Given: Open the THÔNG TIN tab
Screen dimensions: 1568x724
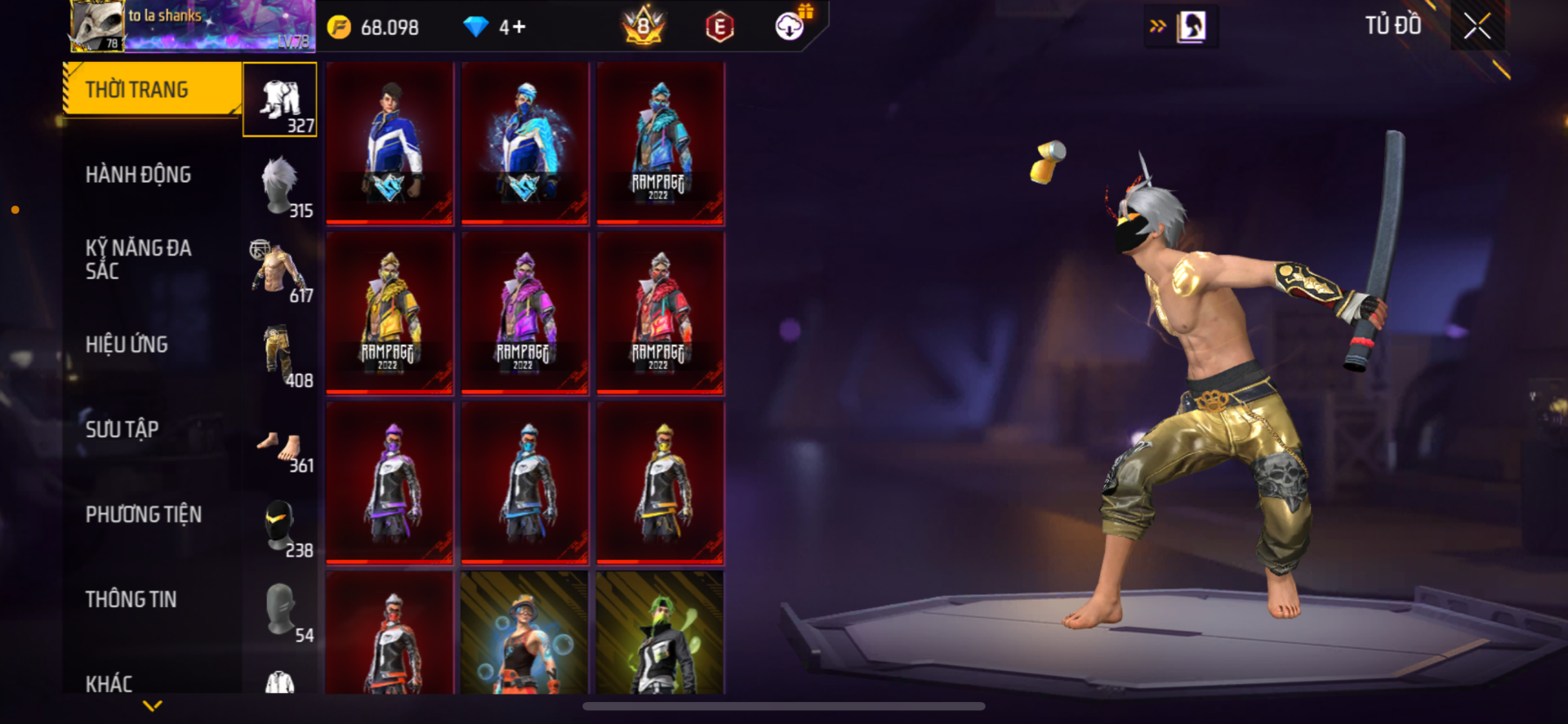Looking at the screenshot, I should (131, 599).
